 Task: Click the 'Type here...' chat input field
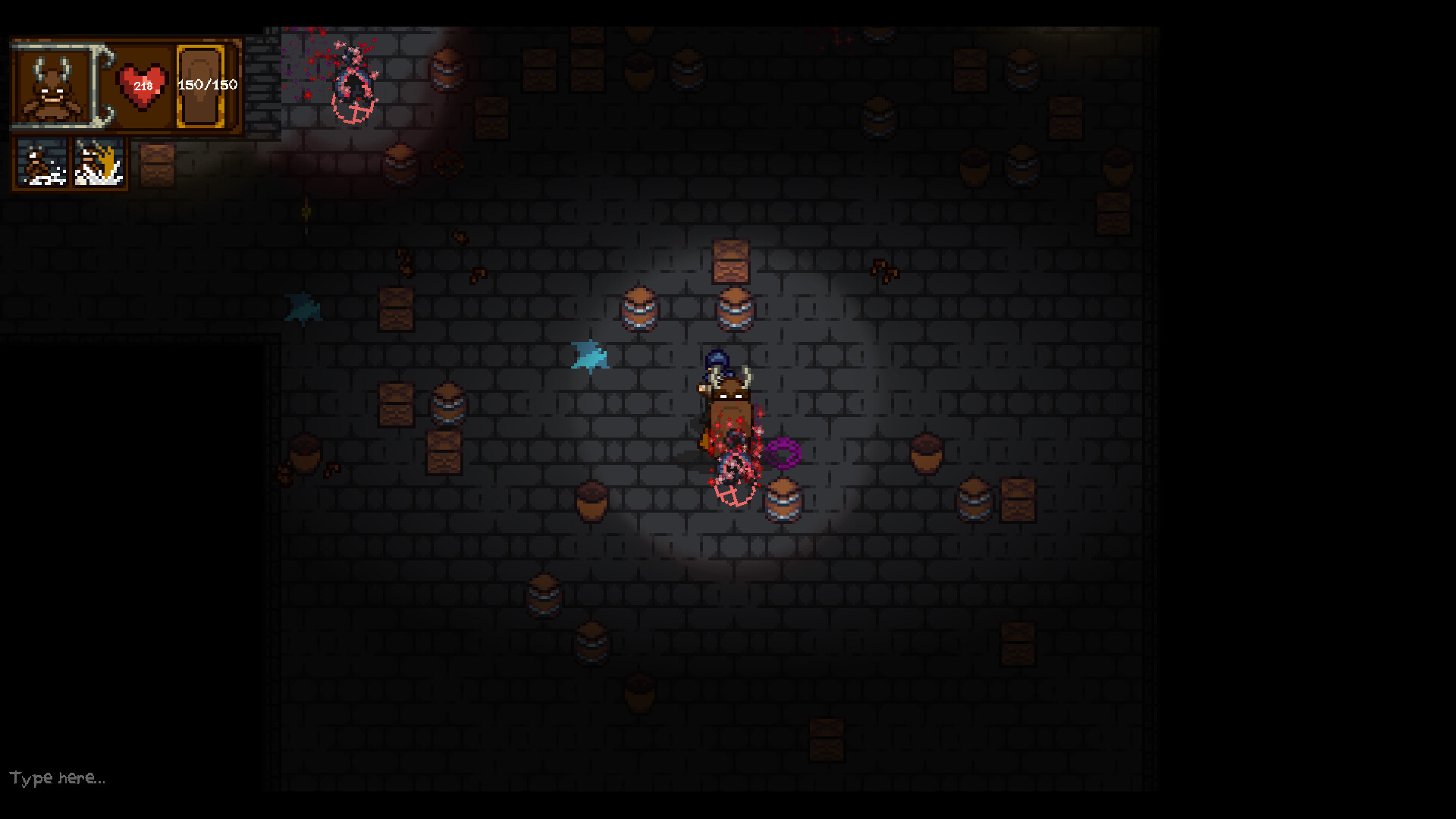click(57, 777)
